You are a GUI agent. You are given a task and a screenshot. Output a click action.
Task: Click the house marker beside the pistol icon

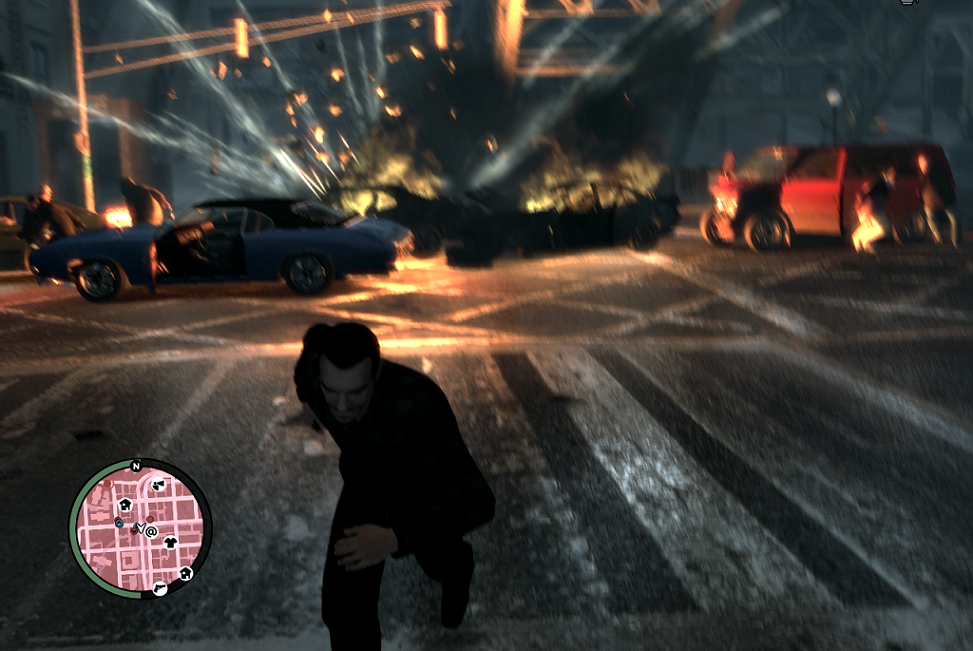[x=185, y=574]
